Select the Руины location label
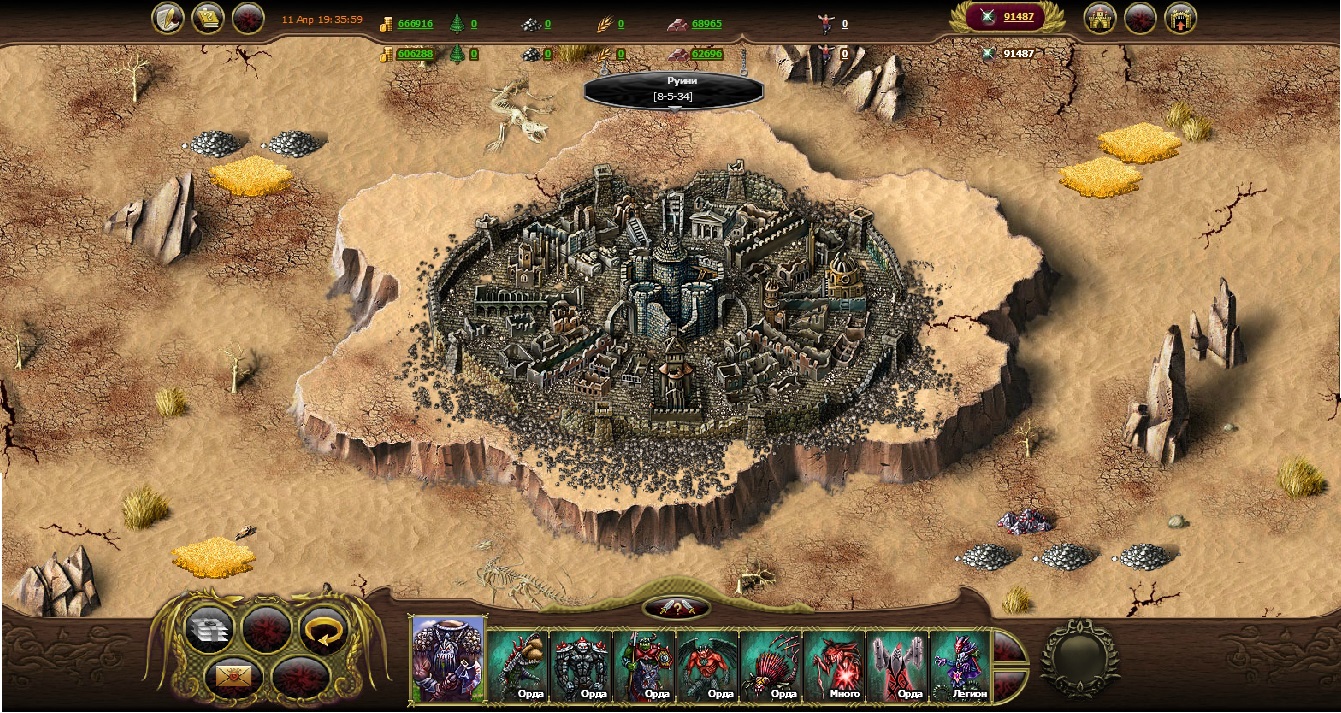The height and width of the screenshot is (713, 1341). coord(673,90)
